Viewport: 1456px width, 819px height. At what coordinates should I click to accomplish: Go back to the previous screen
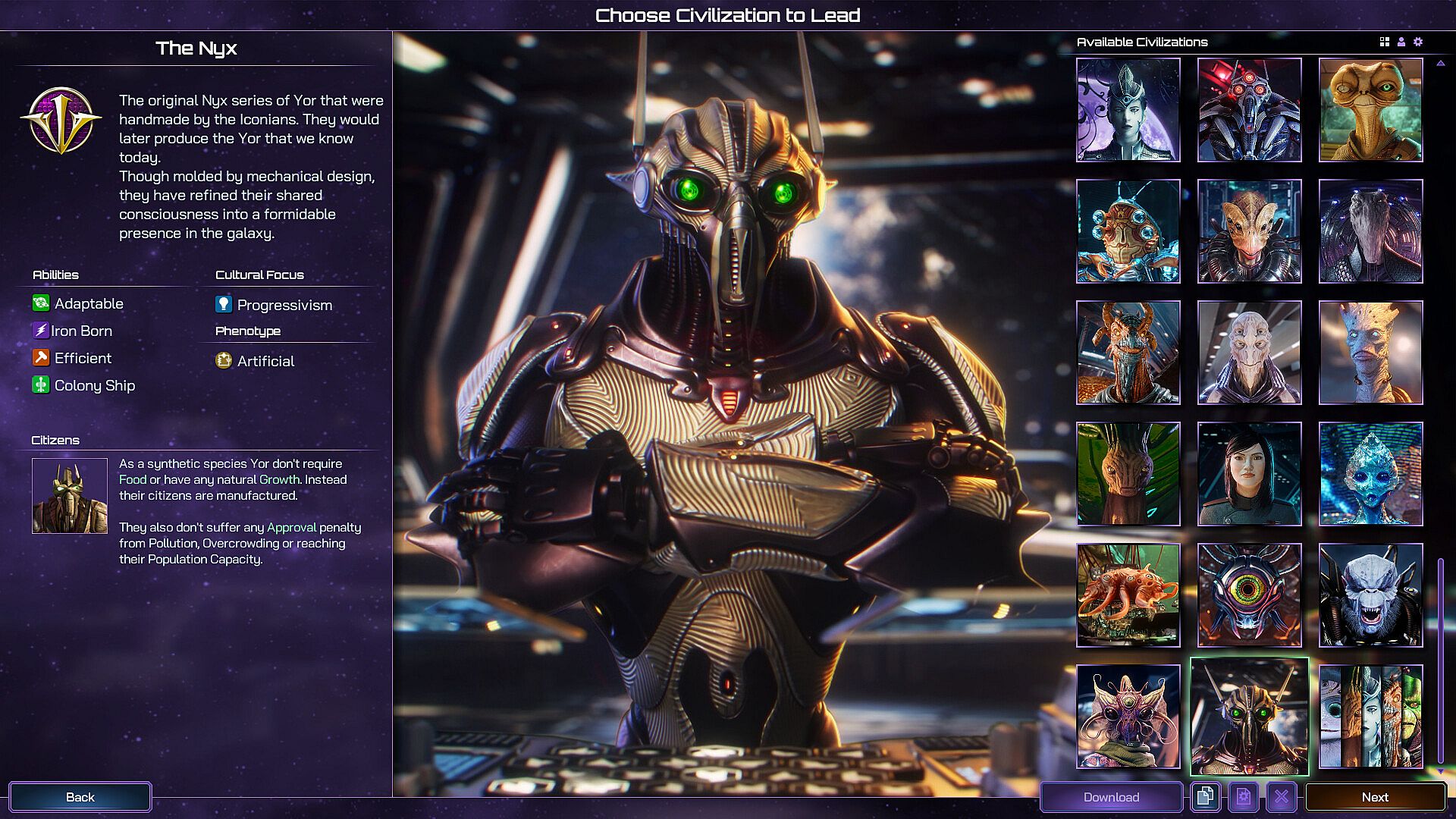click(x=80, y=797)
